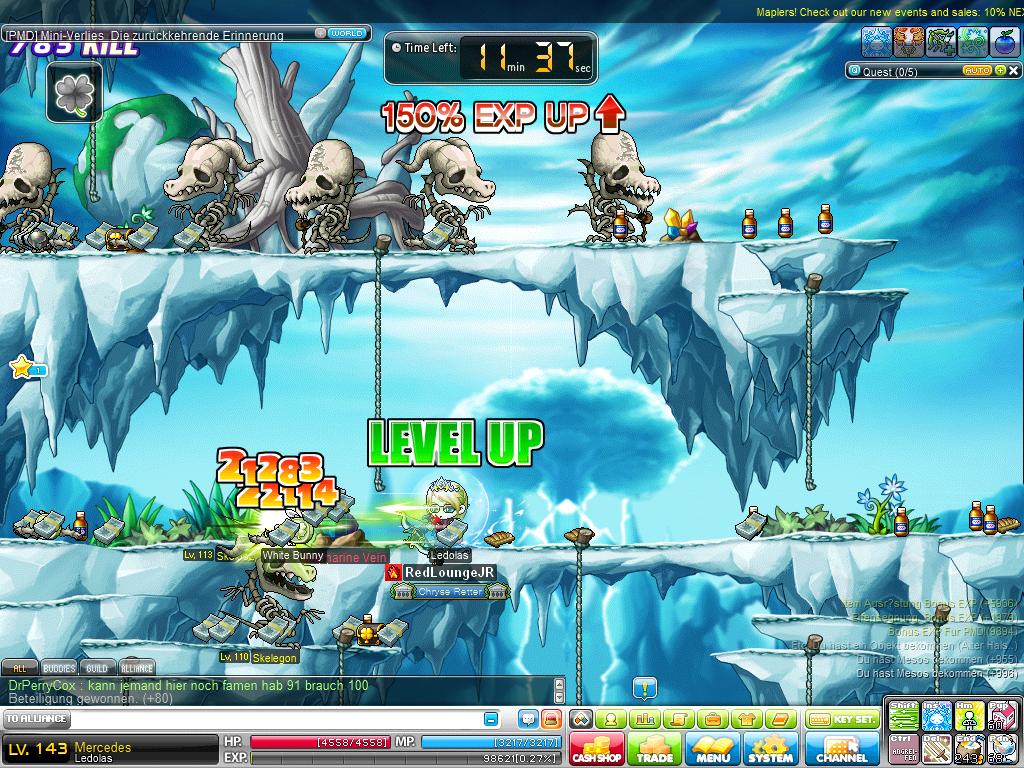This screenshot has height=768, width=1024.
Task: Expand quest tracker with green plus button
Action: [1000, 71]
